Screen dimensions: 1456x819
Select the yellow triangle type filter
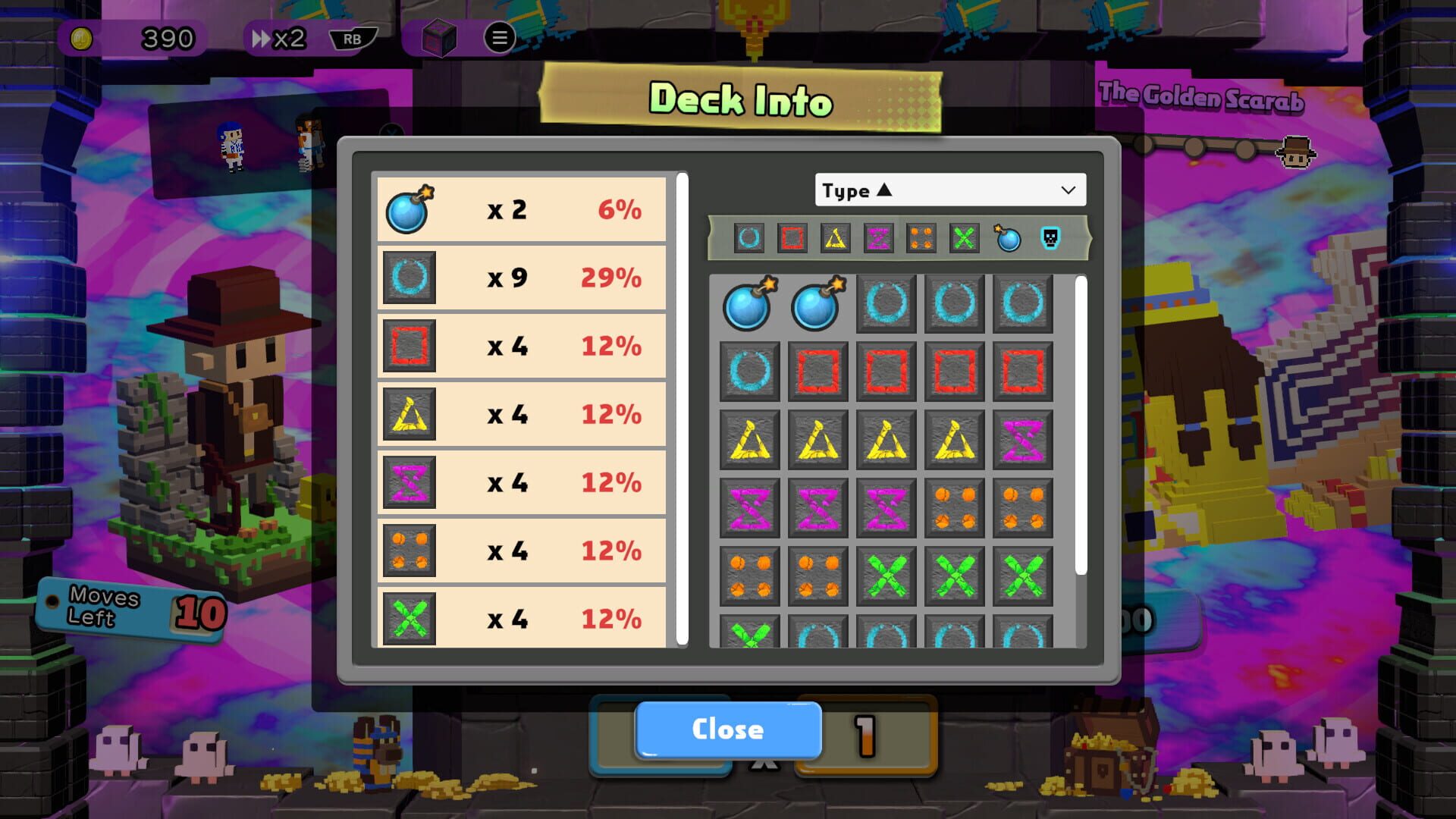pyautogui.click(x=834, y=239)
